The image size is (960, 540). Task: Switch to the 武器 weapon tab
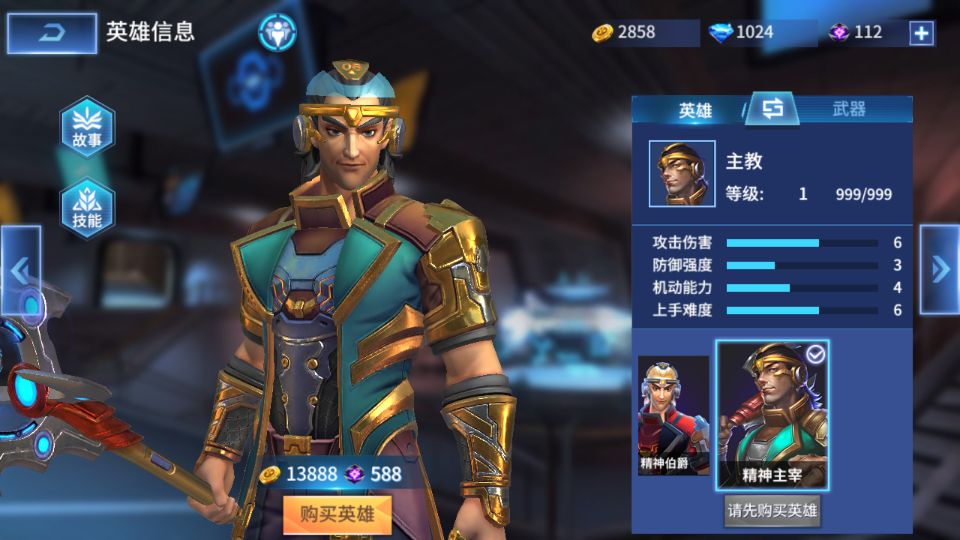(x=849, y=109)
